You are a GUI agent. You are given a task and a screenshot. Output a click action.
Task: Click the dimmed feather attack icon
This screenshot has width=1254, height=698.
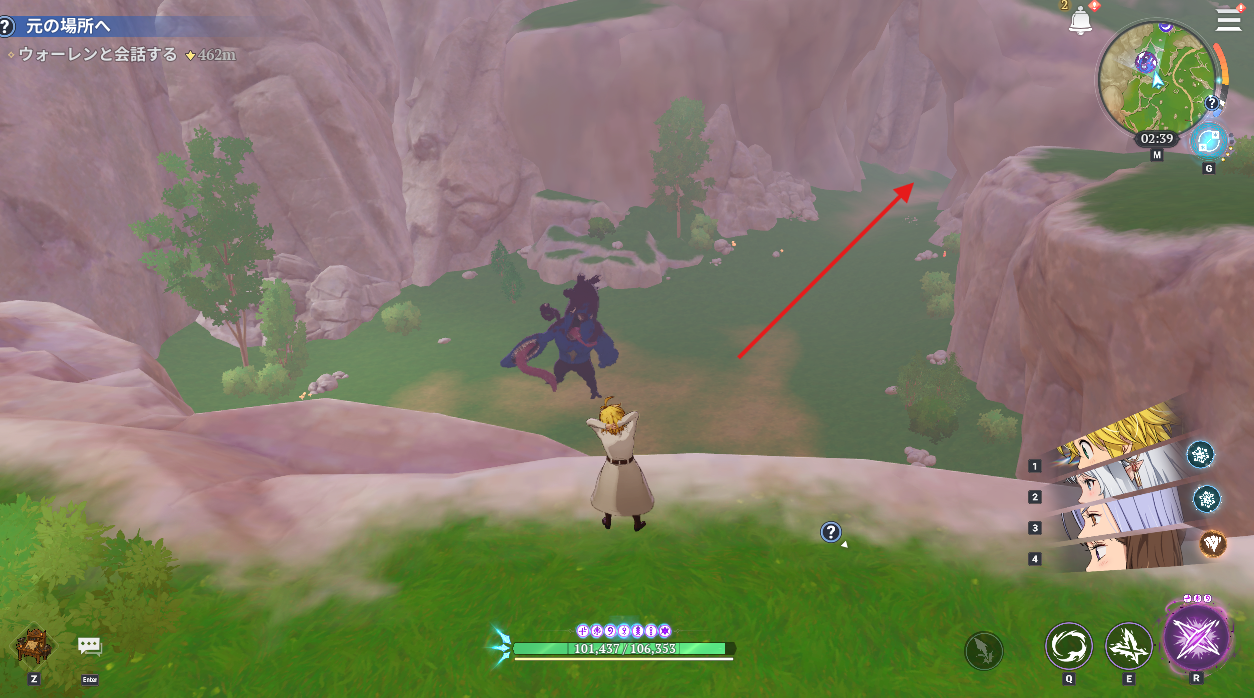click(984, 651)
